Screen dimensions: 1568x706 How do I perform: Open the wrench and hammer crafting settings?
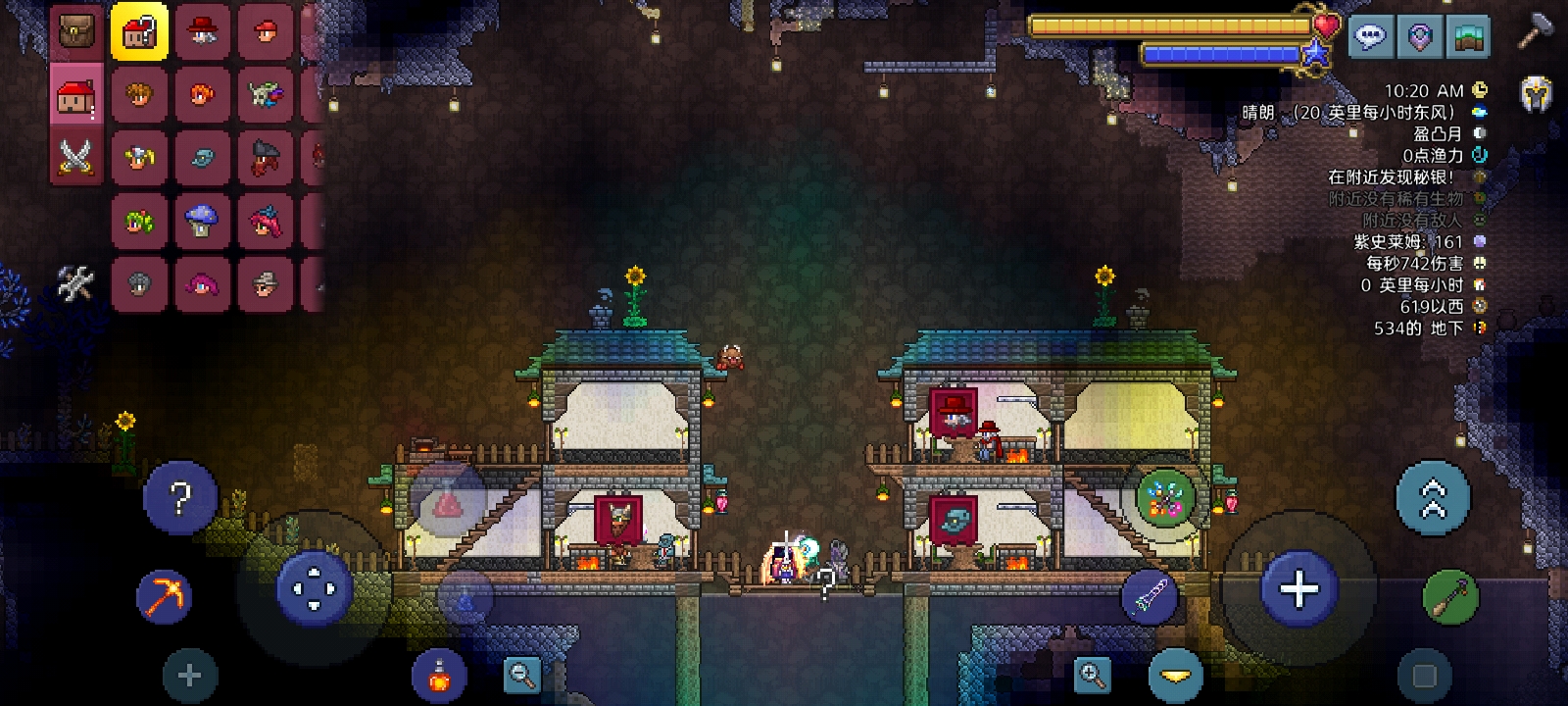tap(75, 284)
